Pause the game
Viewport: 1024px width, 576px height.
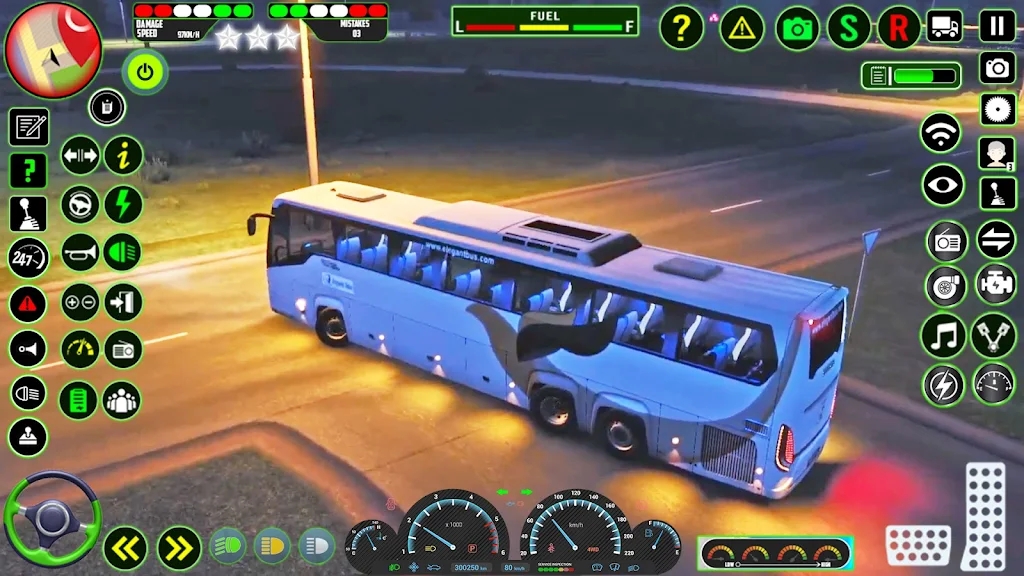tap(997, 26)
